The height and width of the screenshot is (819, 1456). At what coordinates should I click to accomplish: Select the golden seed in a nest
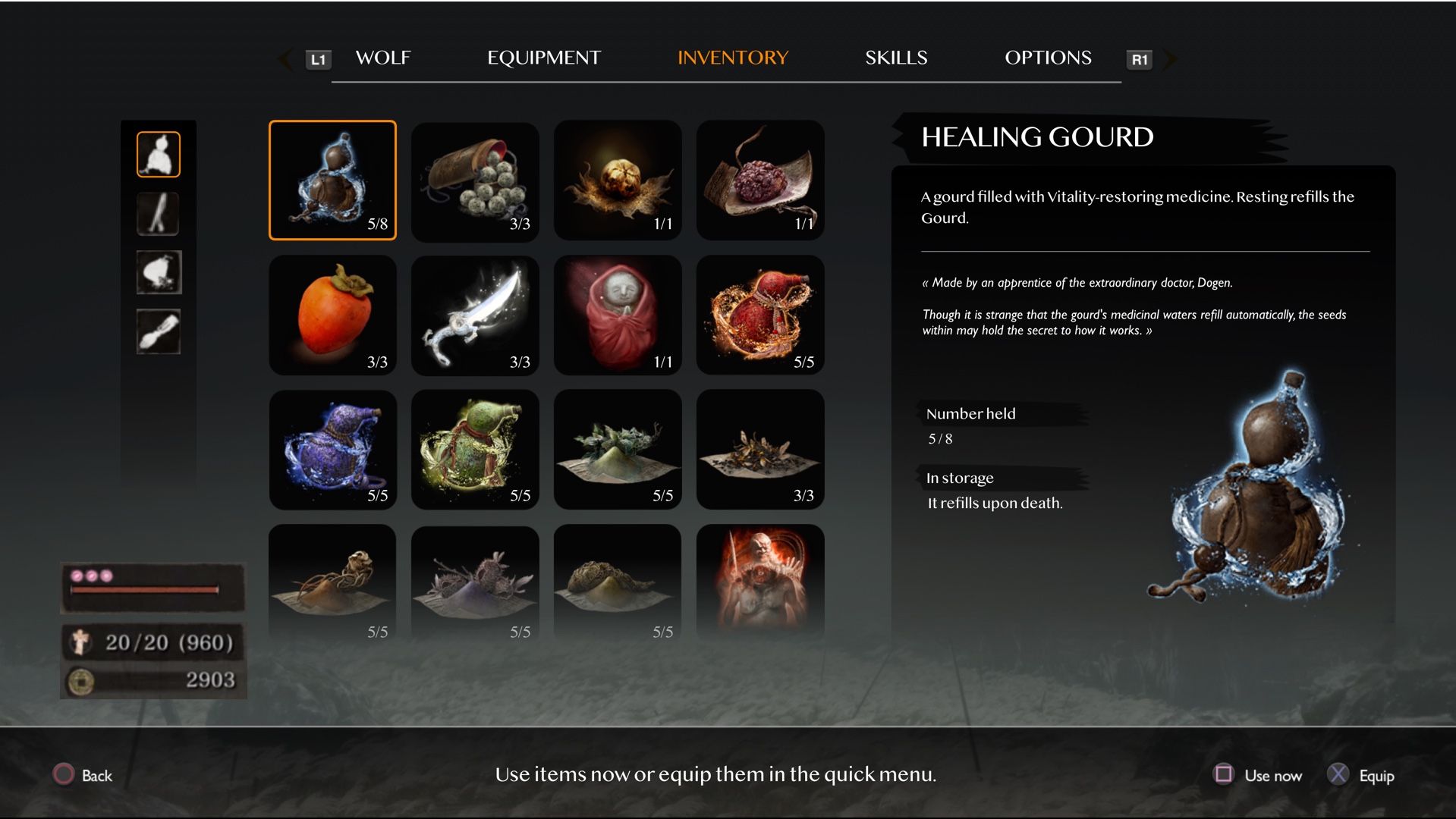[618, 180]
